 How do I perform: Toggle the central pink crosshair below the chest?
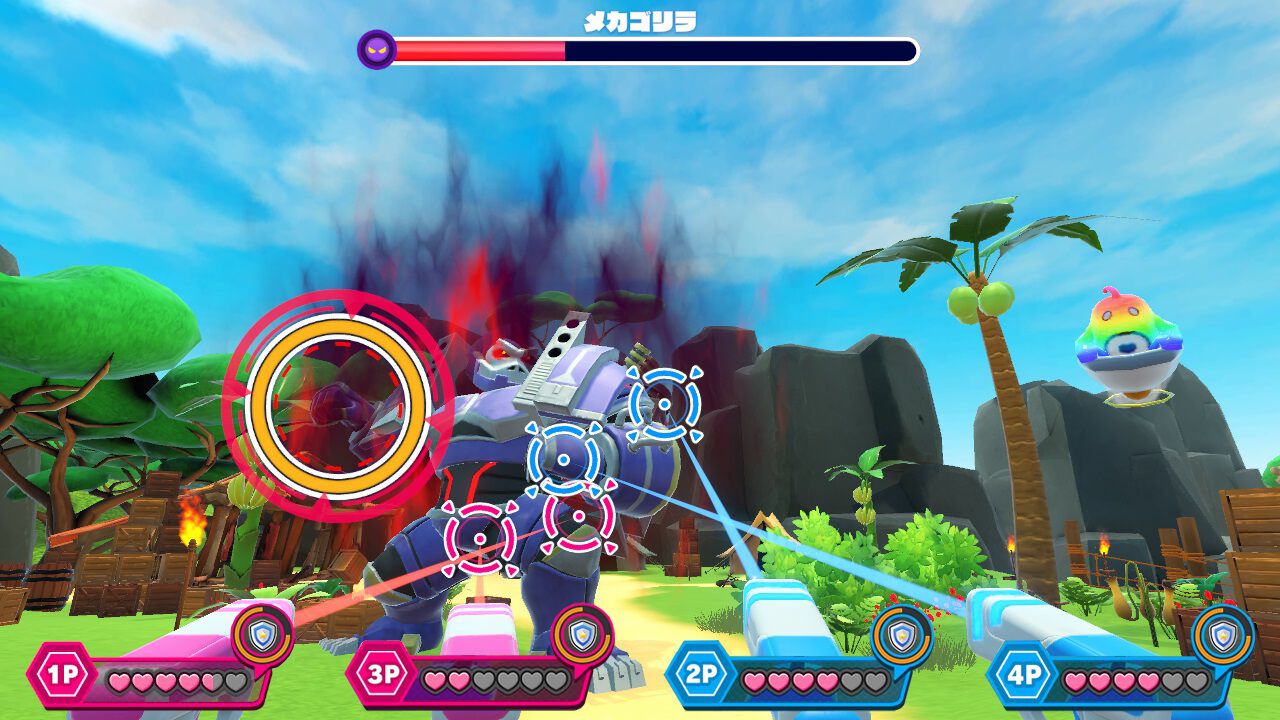[x=578, y=515]
